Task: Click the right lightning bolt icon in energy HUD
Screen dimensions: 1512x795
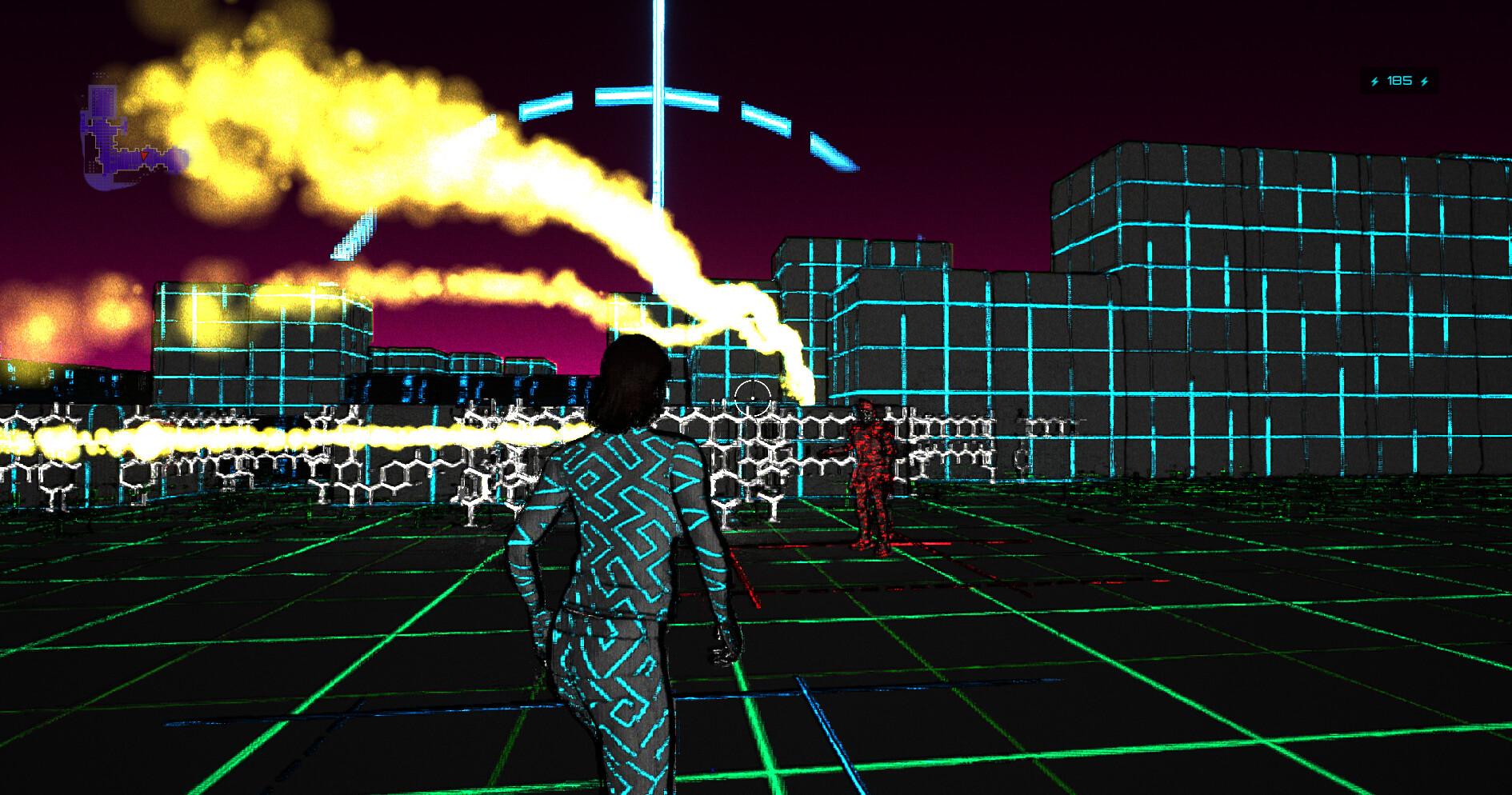Action: (1424, 81)
